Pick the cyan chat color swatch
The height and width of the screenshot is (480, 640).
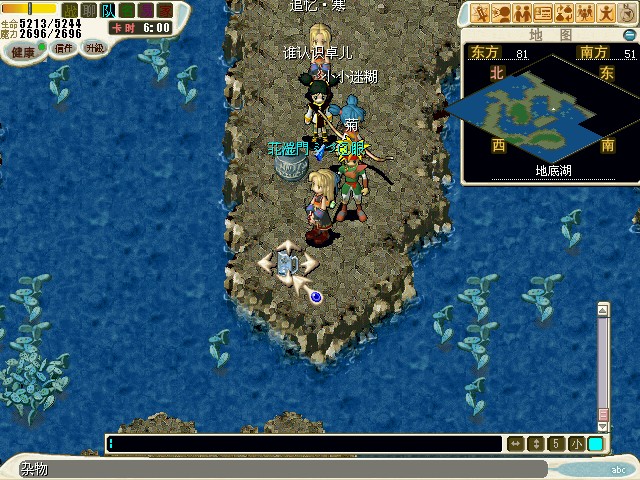[595, 443]
